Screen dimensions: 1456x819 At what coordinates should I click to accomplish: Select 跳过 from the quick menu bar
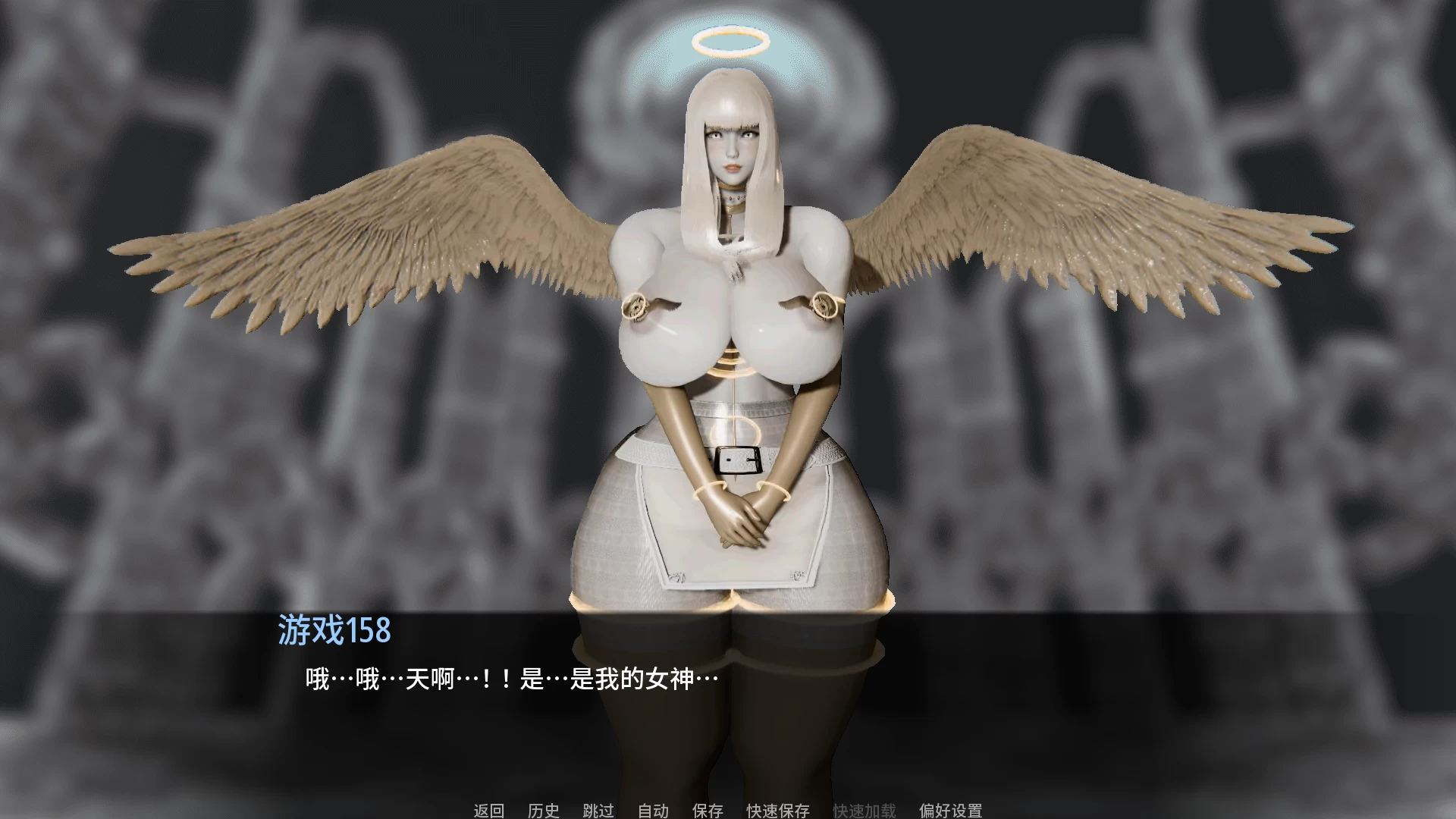click(x=599, y=811)
